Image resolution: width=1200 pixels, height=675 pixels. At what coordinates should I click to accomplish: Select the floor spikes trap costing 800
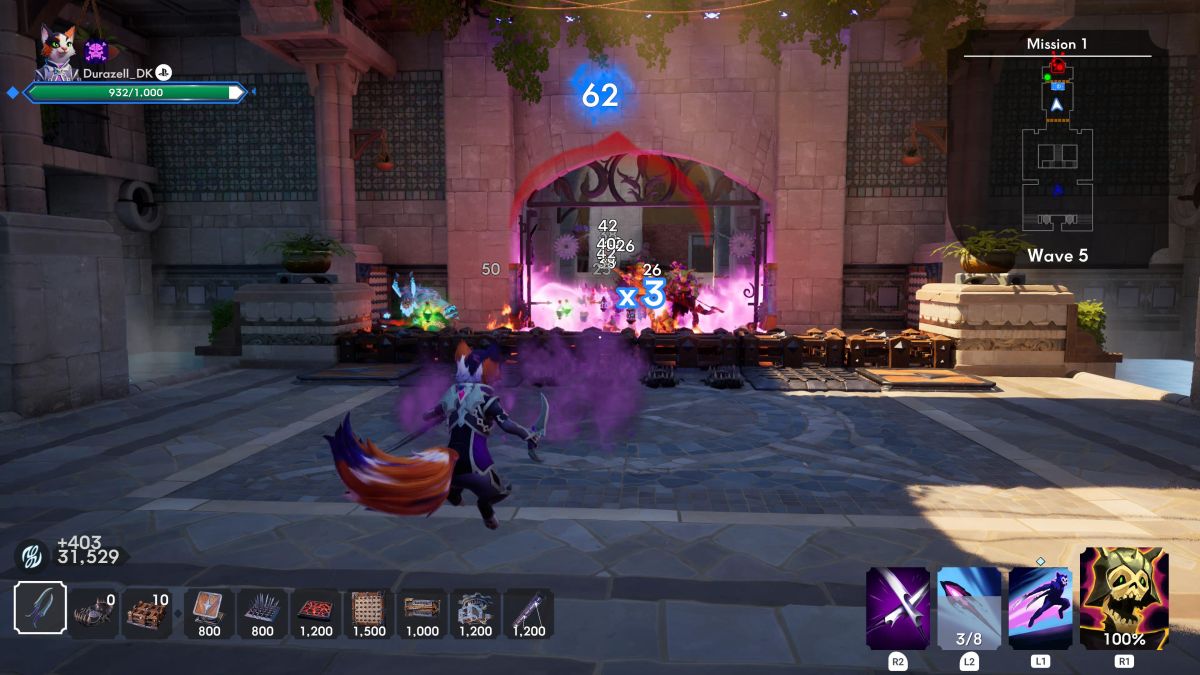[x=262, y=612]
